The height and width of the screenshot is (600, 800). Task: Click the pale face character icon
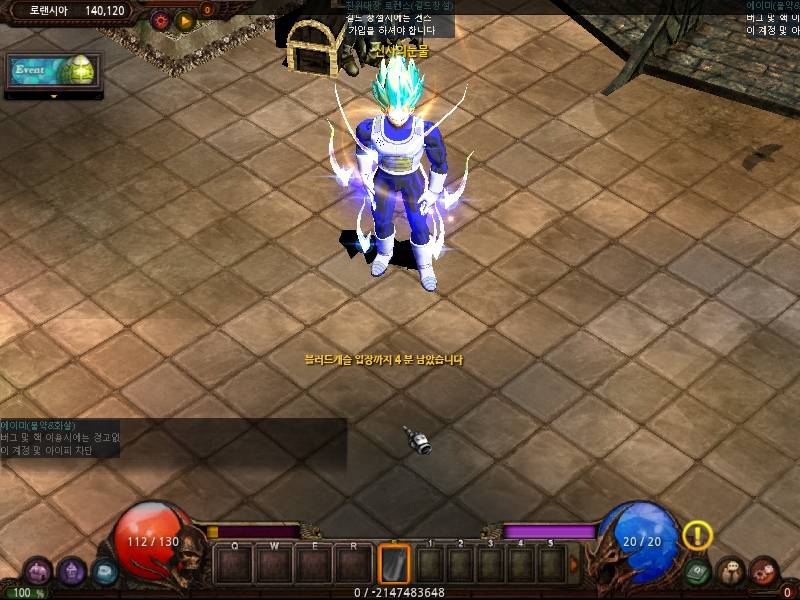pyautogui.click(x=731, y=572)
